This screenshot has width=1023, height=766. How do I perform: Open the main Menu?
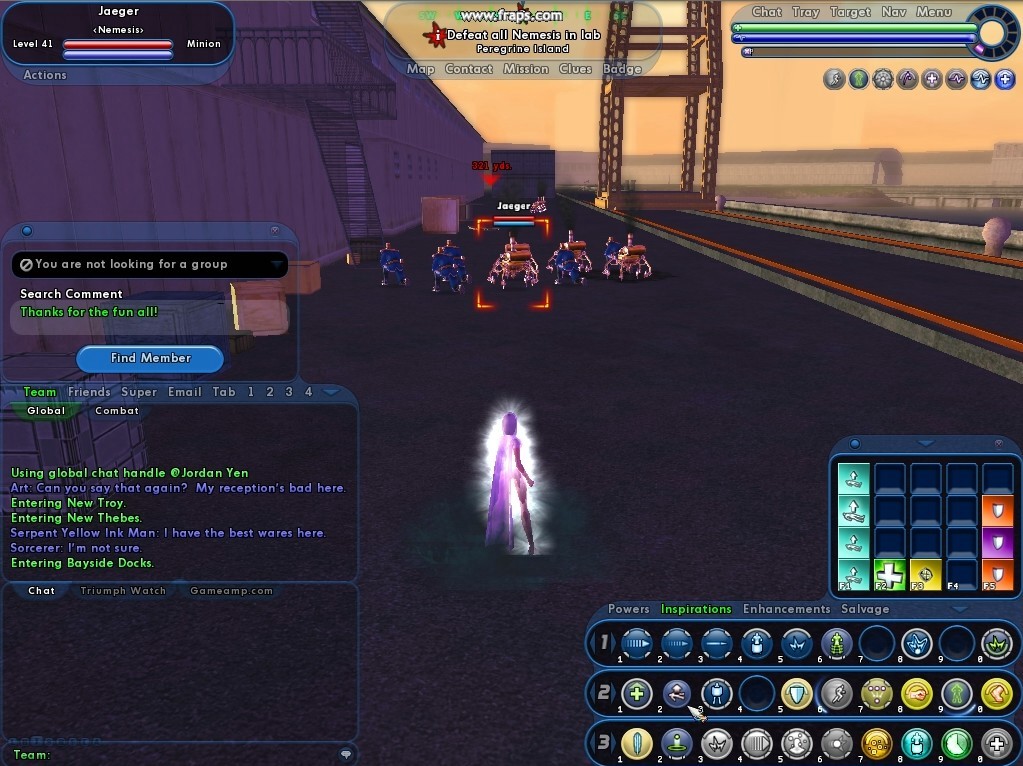[934, 12]
